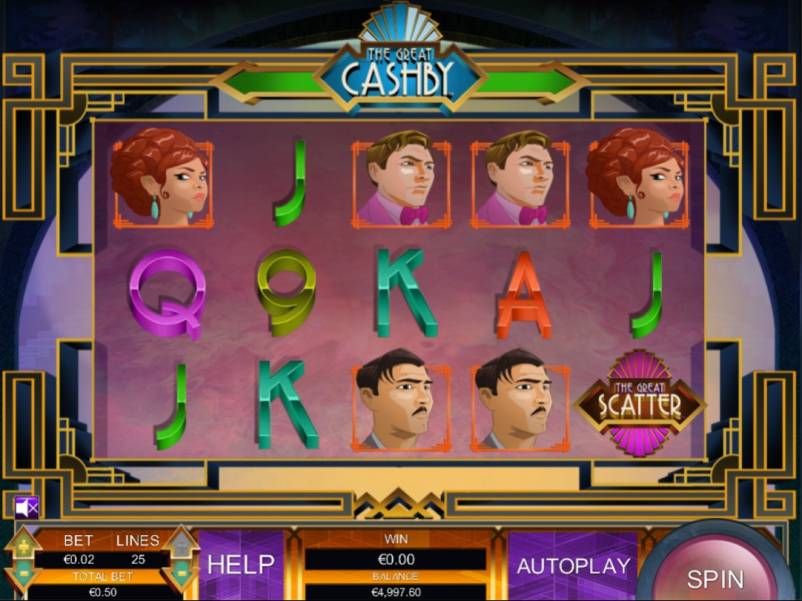802x601 pixels.
Task: Toggle the muted sound icon
Action: click(27, 507)
